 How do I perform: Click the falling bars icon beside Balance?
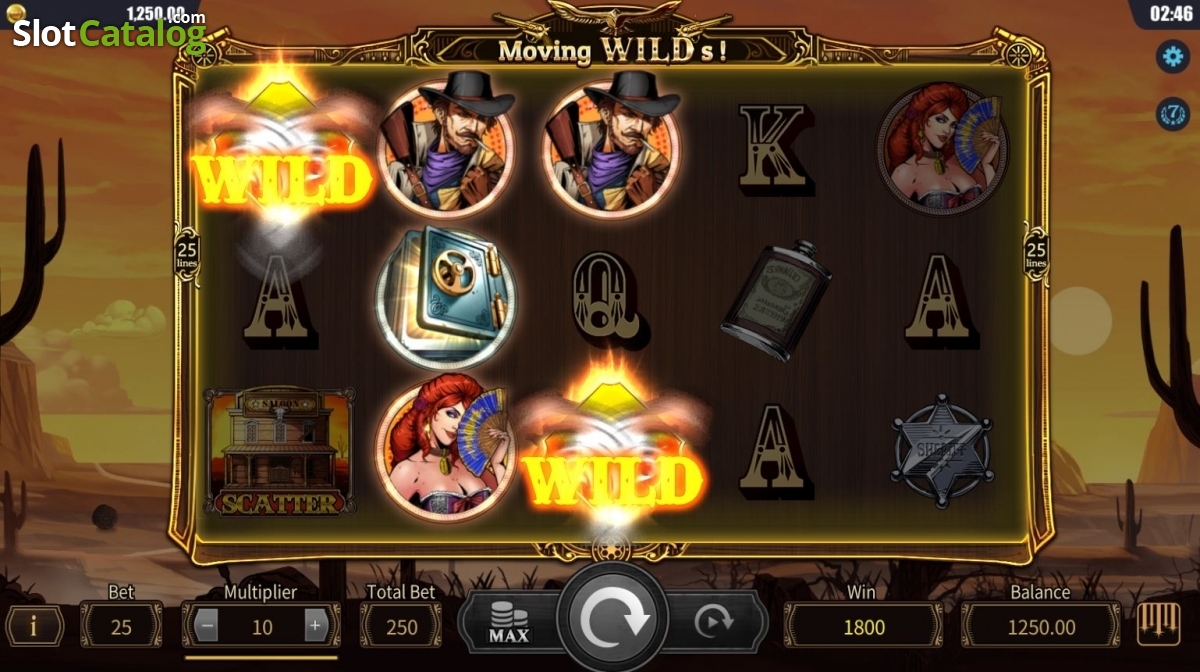tap(1158, 625)
